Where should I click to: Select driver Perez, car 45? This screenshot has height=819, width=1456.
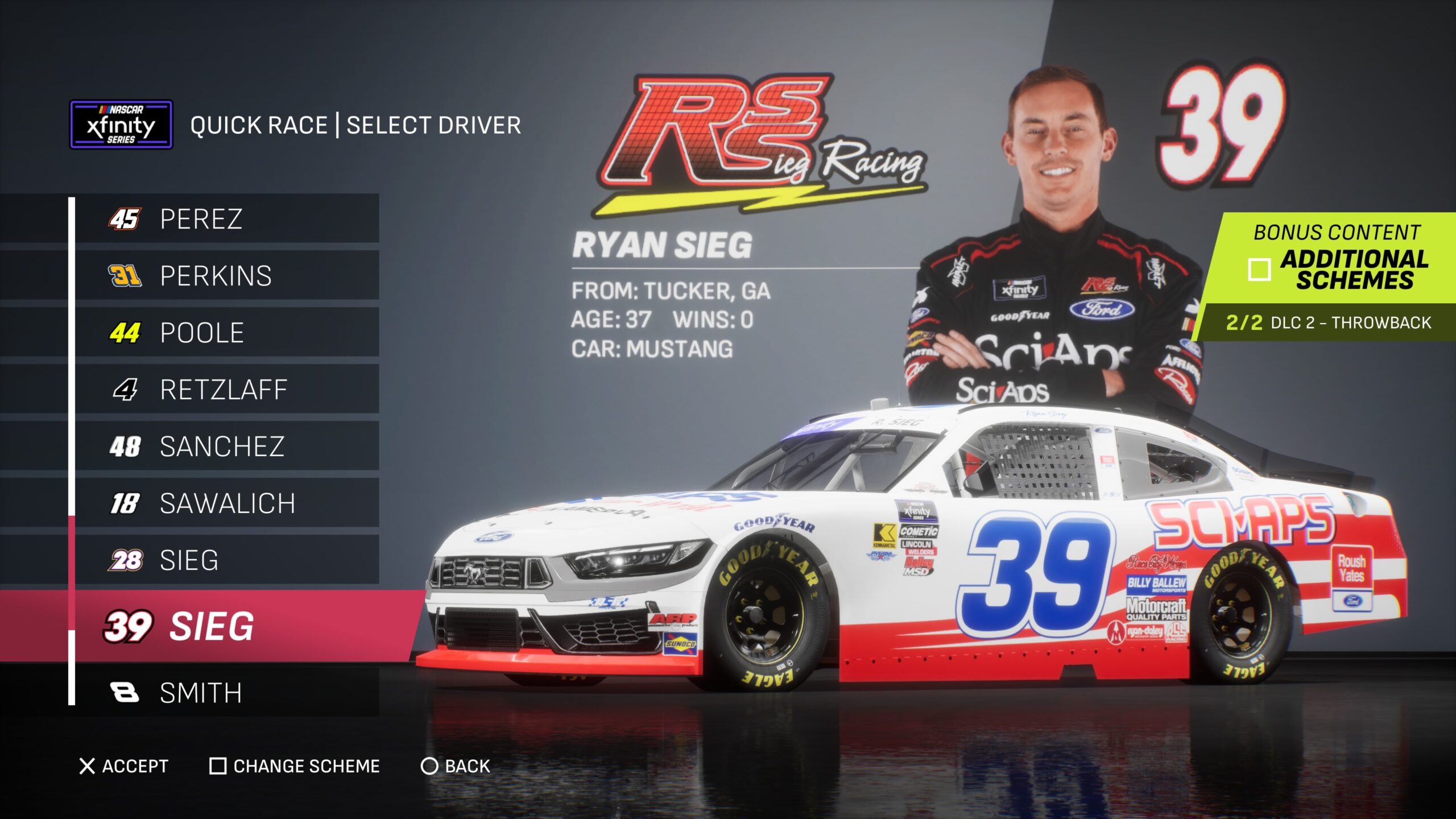point(226,219)
